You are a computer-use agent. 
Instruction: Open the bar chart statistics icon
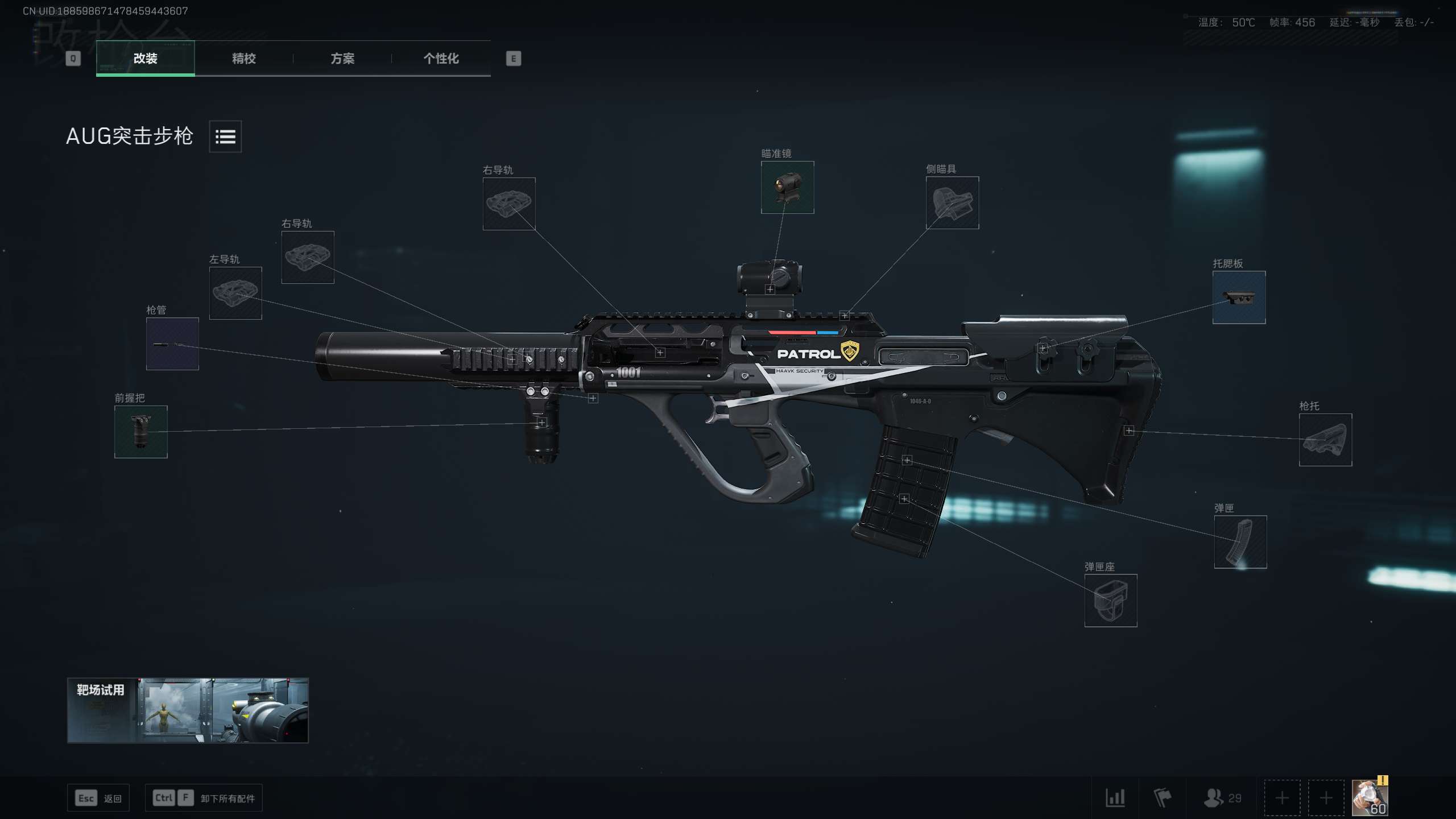(1115, 798)
